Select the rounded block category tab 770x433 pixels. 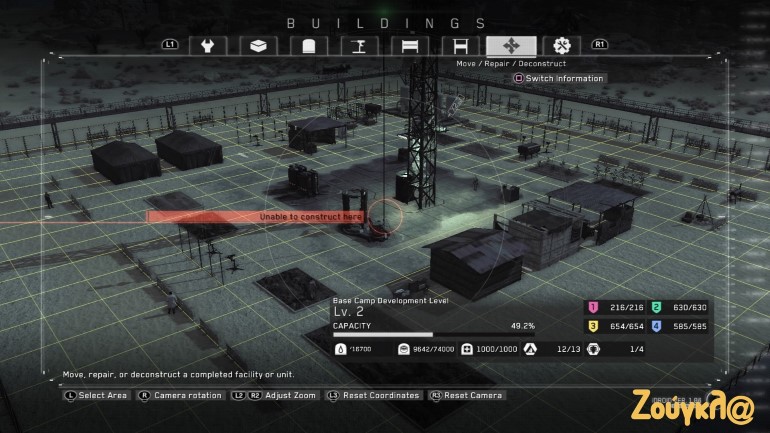pyautogui.click(x=308, y=45)
